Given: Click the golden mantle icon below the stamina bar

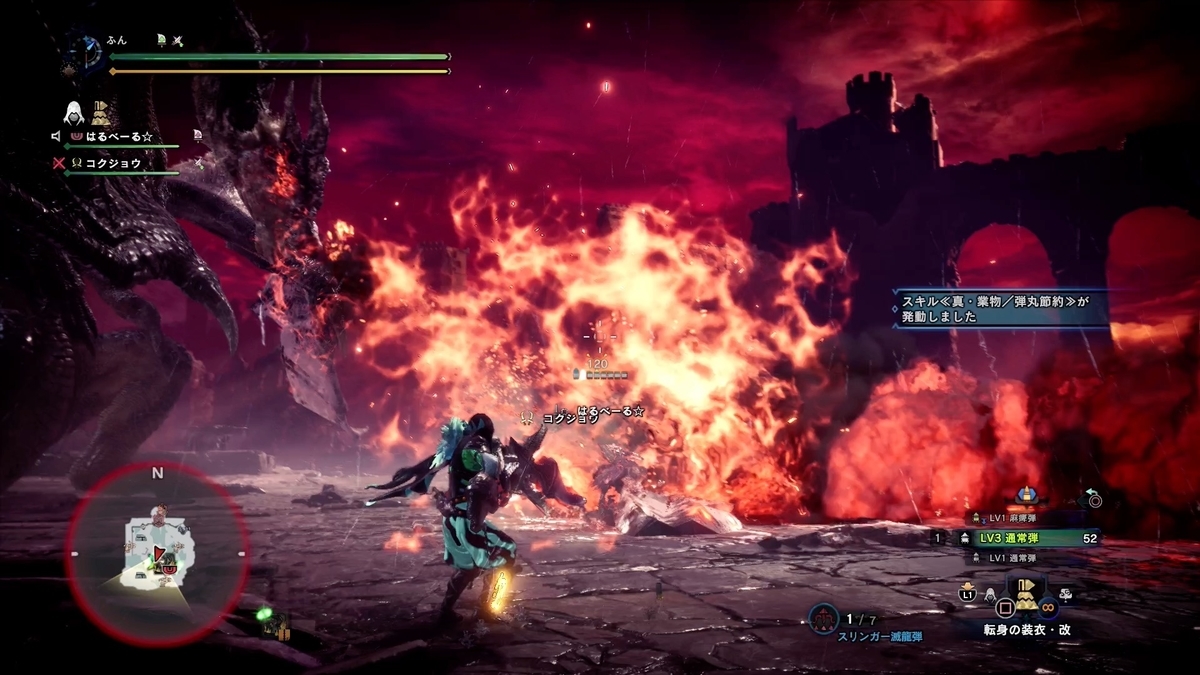Looking at the screenshot, I should [x=101, y=111].
